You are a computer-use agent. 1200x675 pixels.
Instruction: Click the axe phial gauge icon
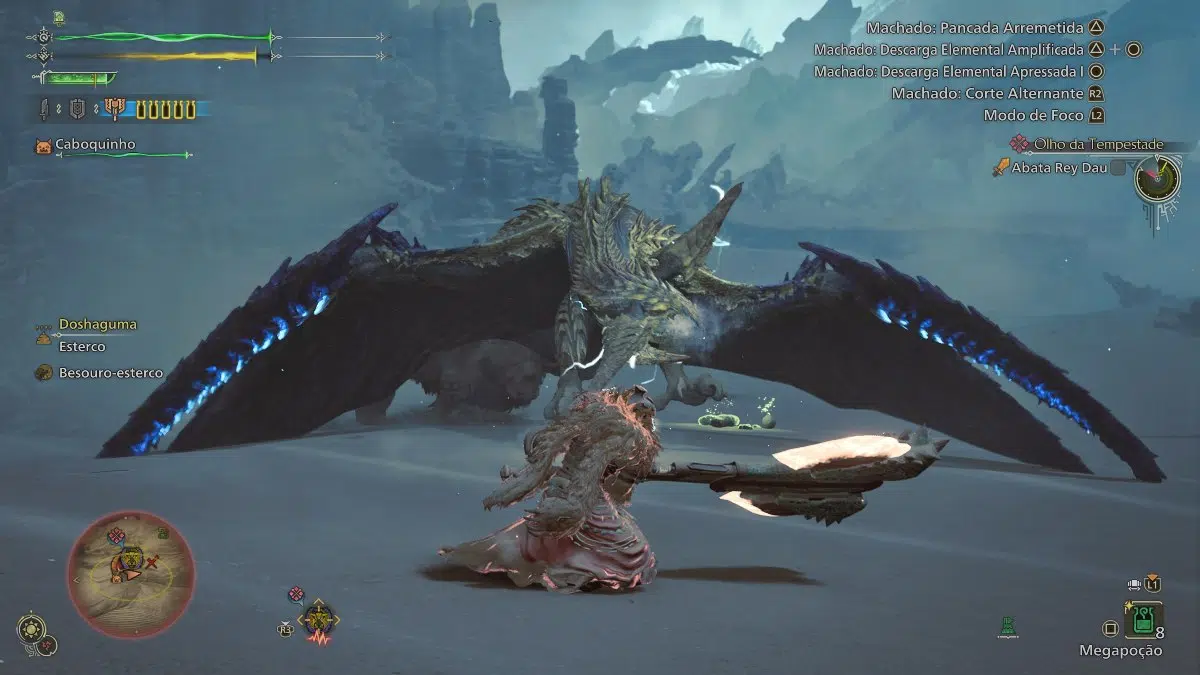coord(116,110)
